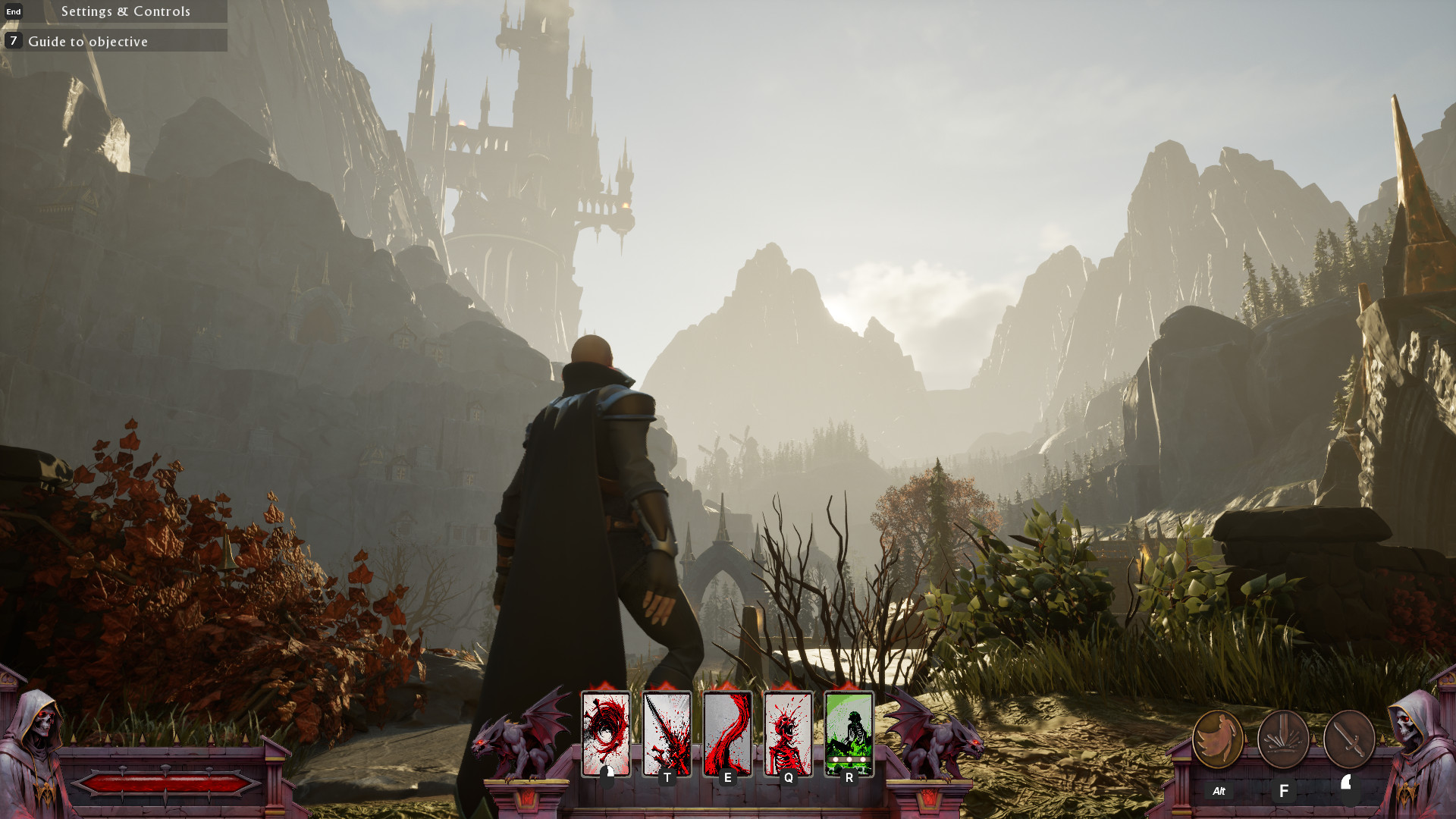Open Settings & Controls

tap(125, 11)
